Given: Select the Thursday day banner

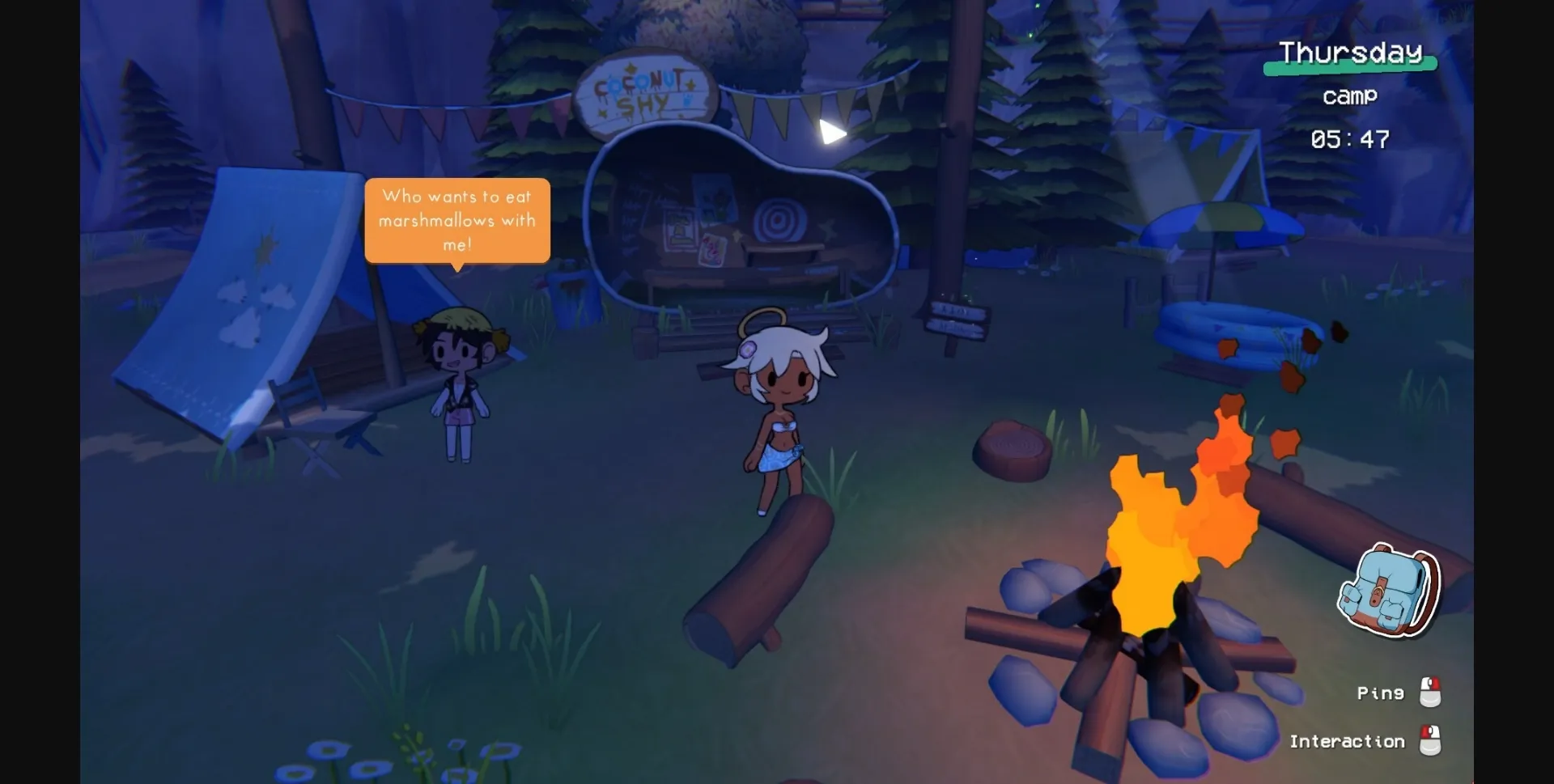Looking at the screenshot, I should (1350, 52).
